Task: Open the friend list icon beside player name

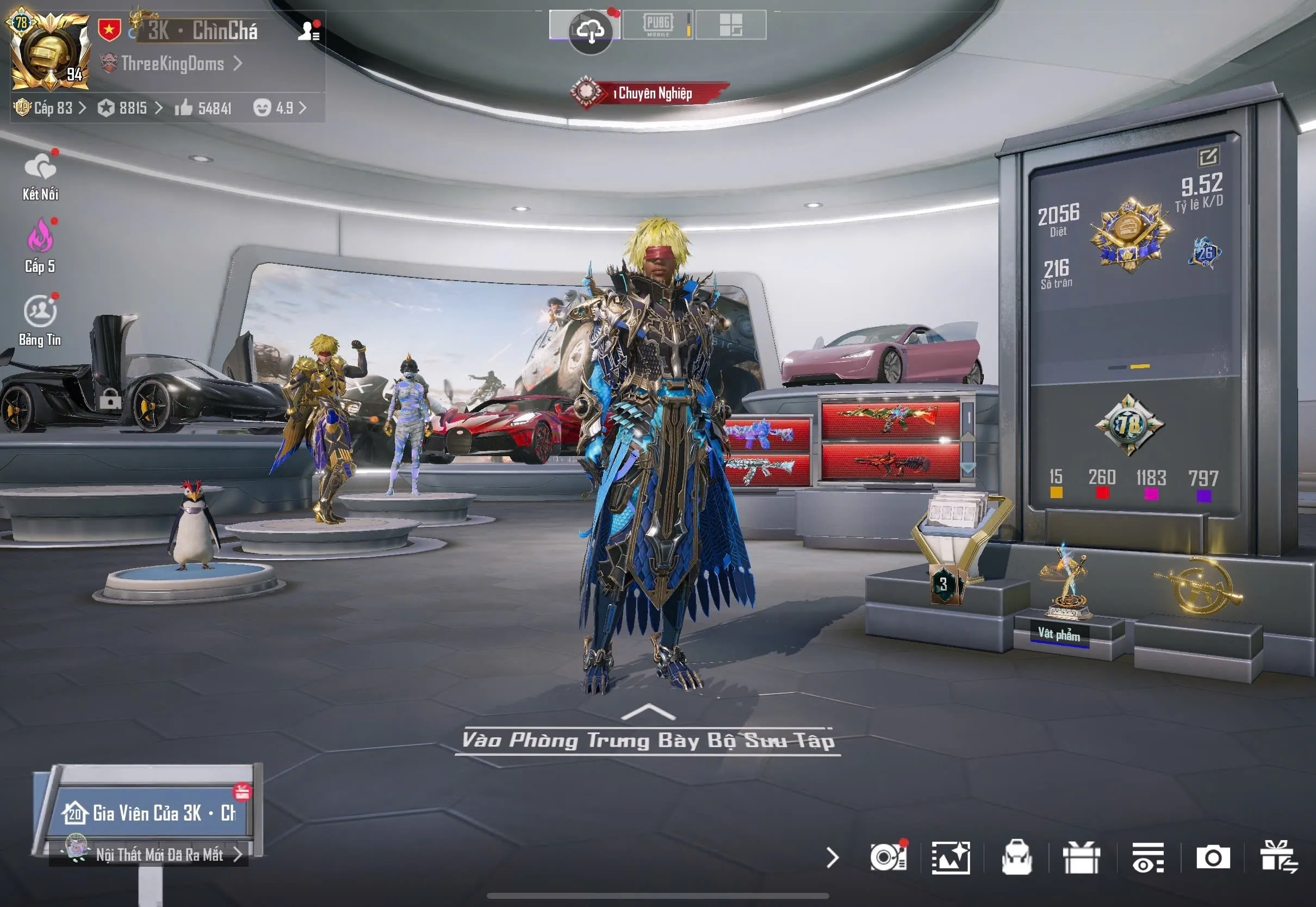Action: point(309,30)
